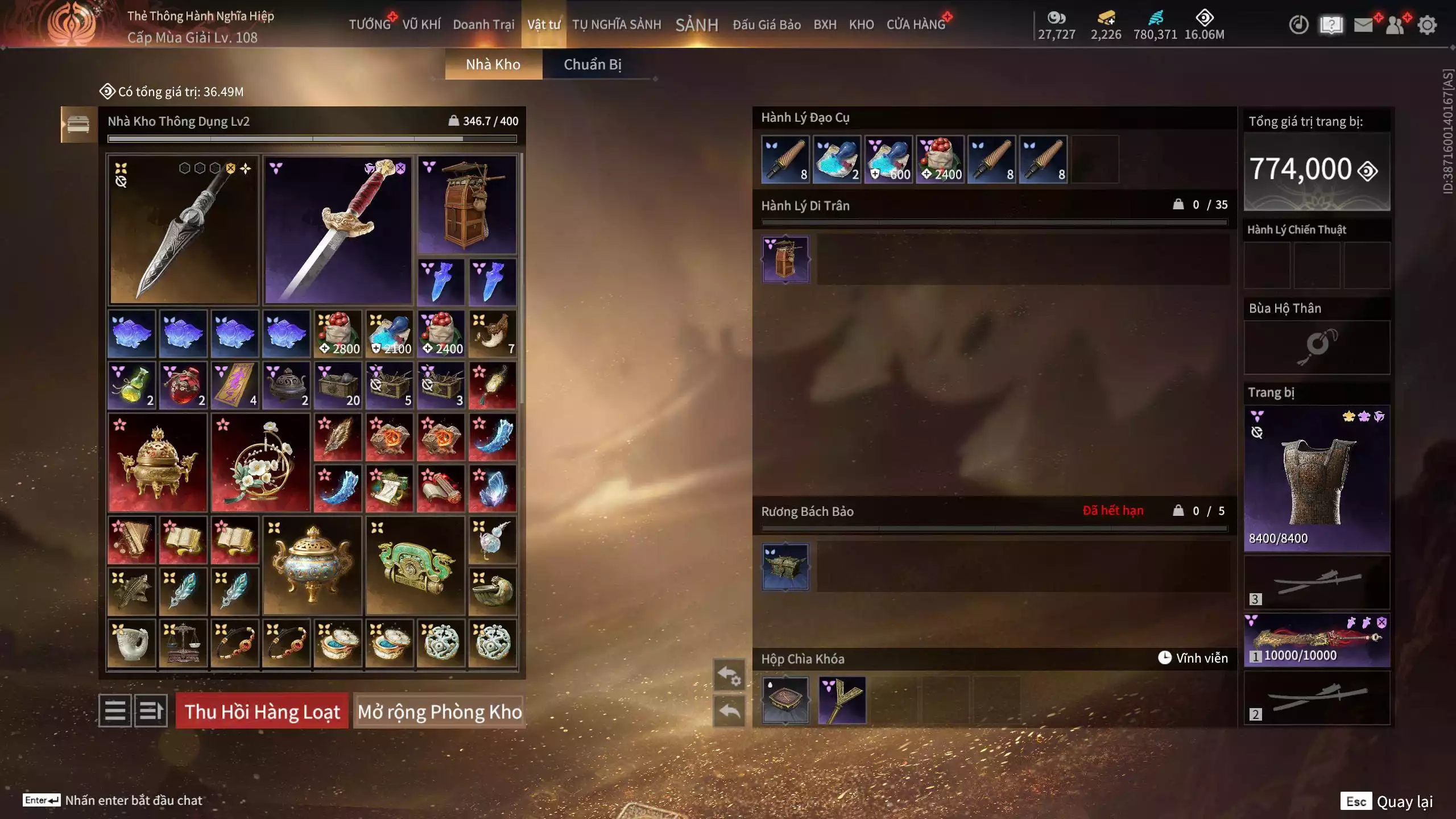Select the golden key in Hộp Chìa Khóa
Screen dimensions: 1456x819
[x=842, y=701]
